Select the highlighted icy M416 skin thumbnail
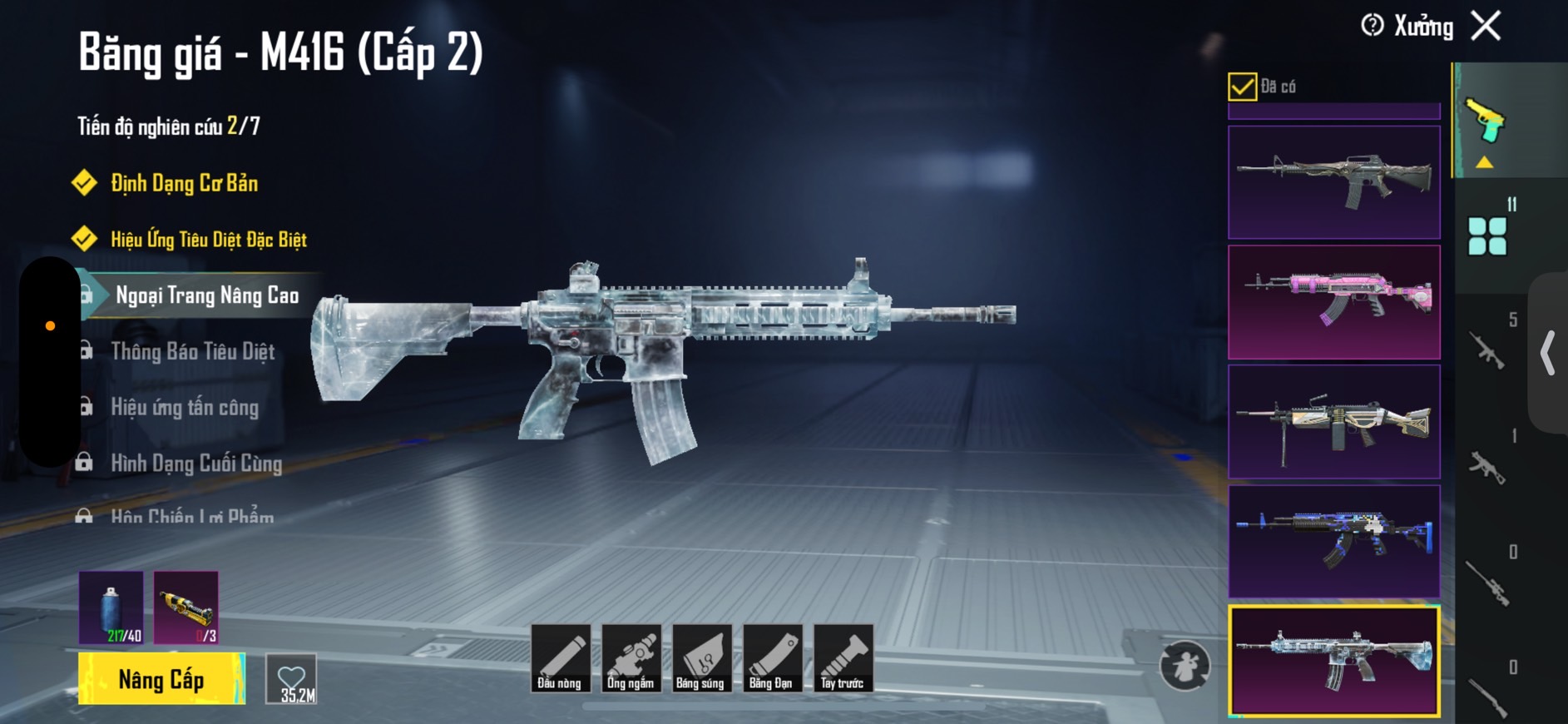The height and width of the screenshot is (724, 1568). (x=1333, y=661)
